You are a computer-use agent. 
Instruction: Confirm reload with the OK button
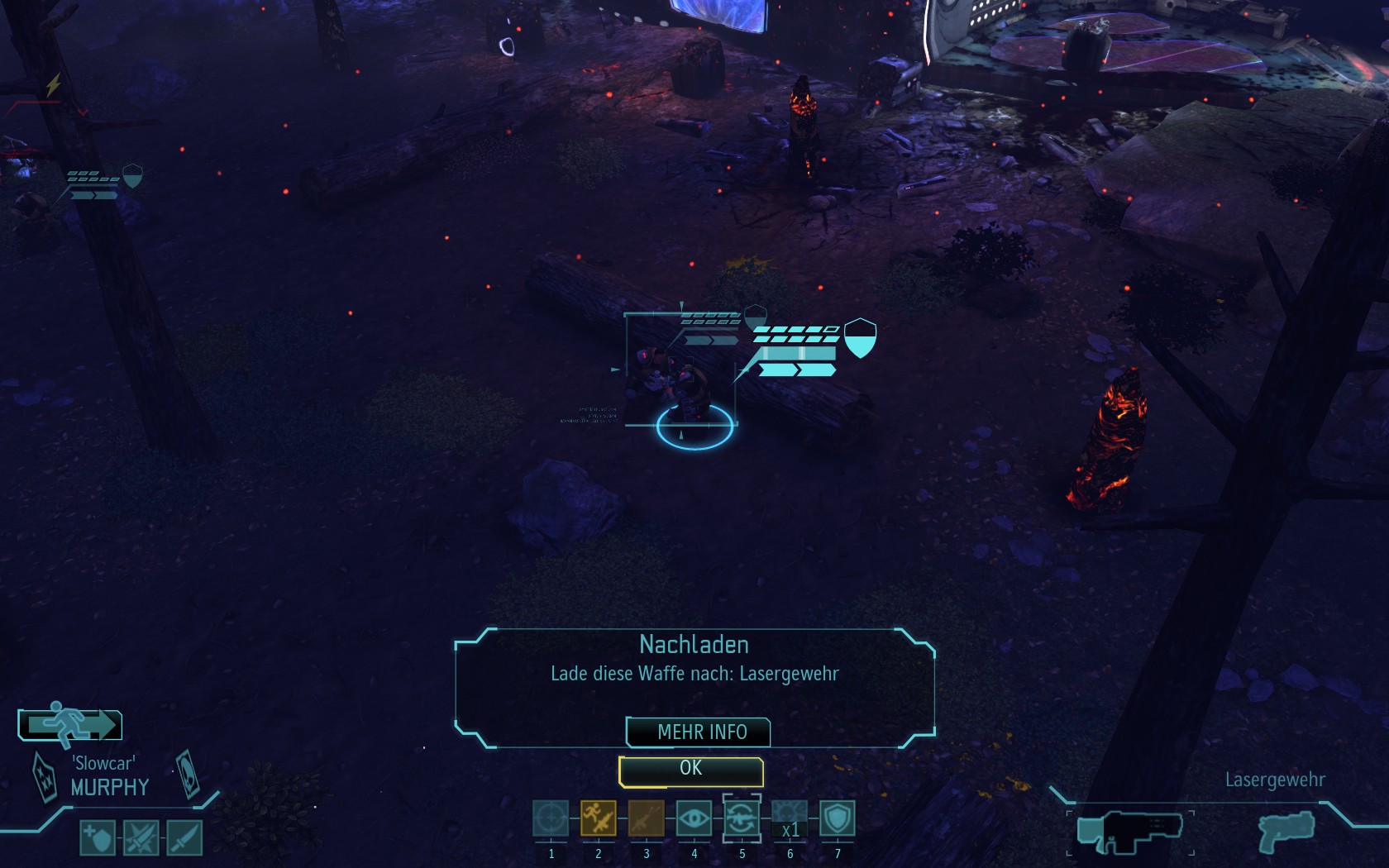690,770
